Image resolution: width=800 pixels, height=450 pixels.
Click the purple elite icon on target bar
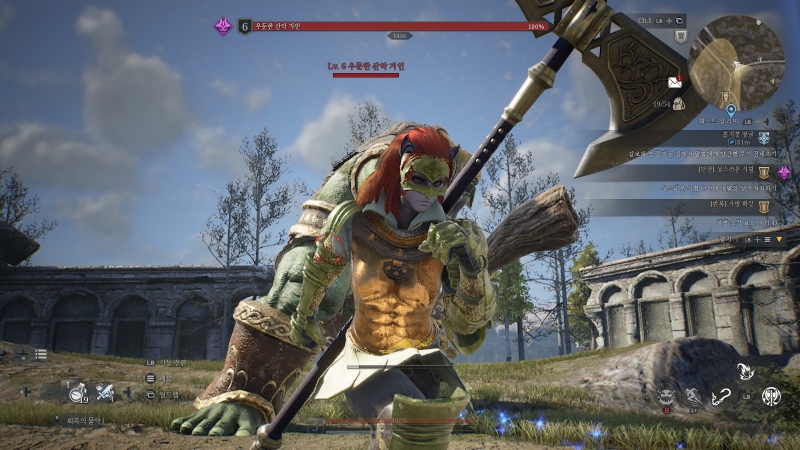[223, 26]
